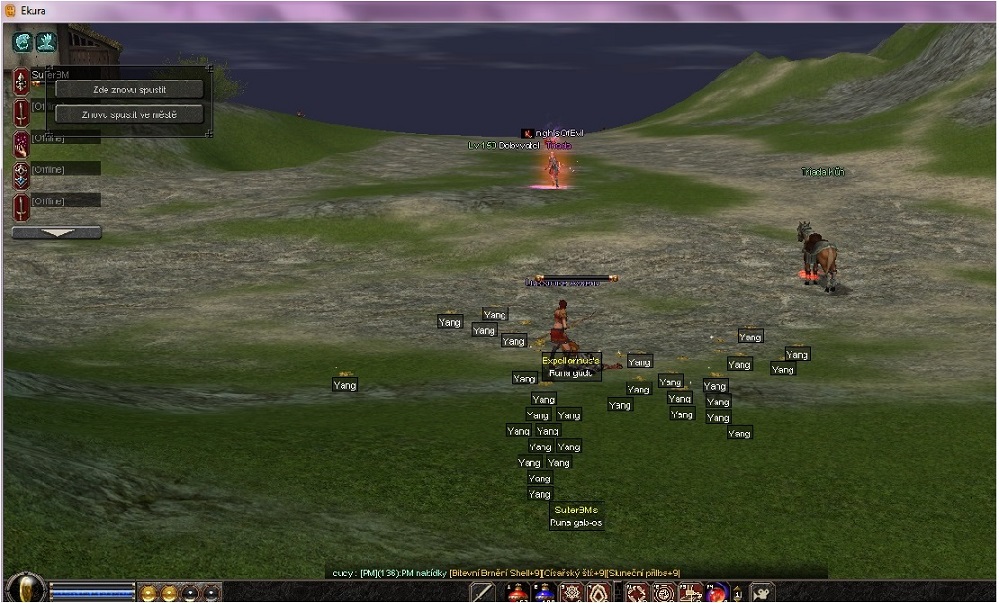
Task: Expand the party list down arrow
Action: click(56, 233)
